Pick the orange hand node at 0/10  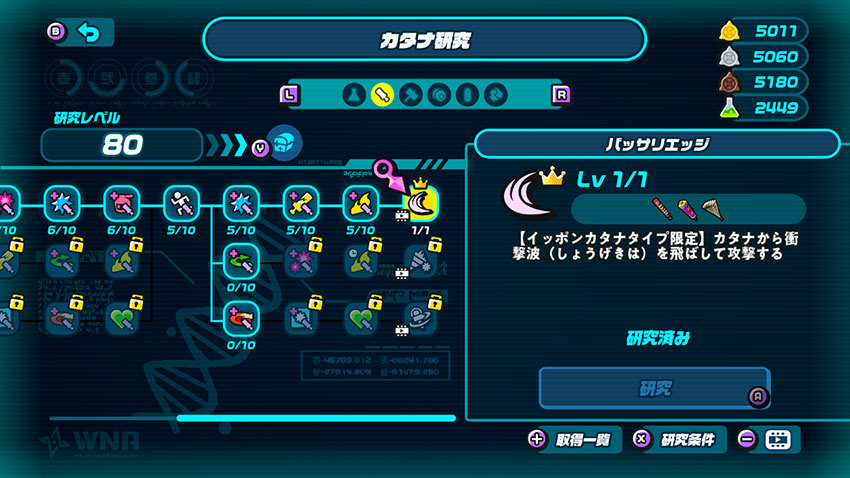[241, 319]
